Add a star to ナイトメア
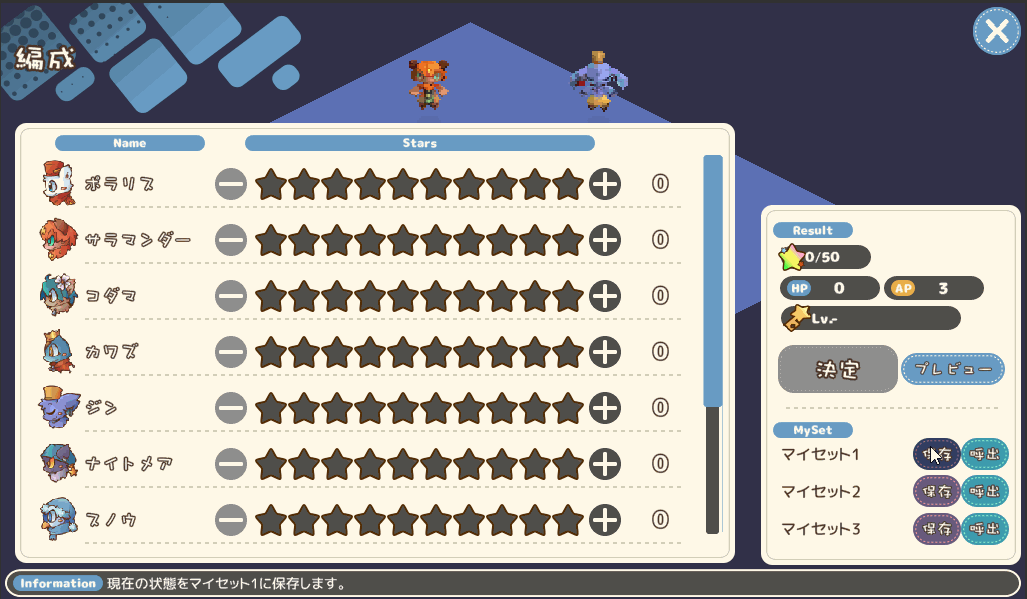The image size is (1027, 599). point(605,464)
